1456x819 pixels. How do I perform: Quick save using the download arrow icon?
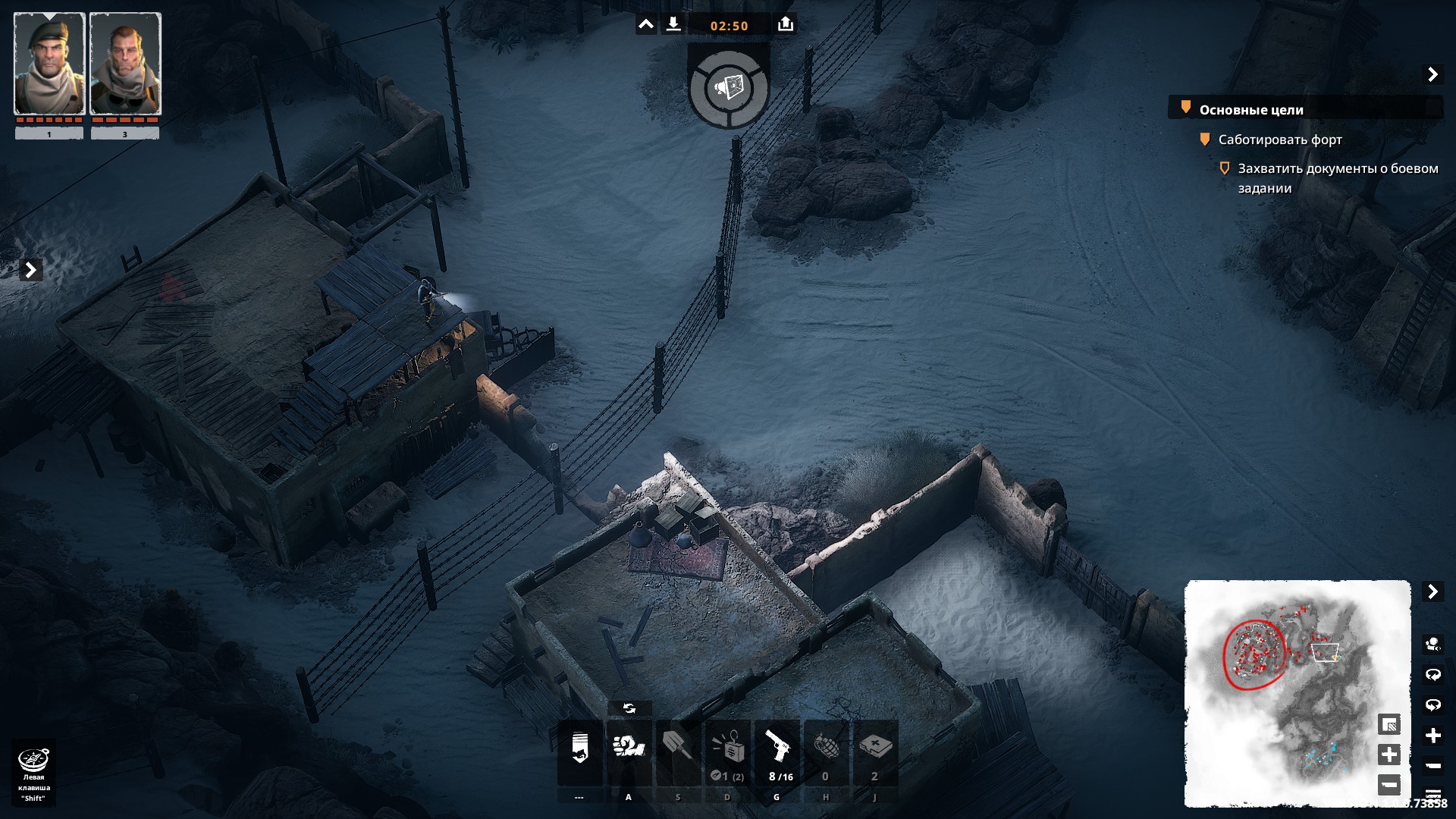[673, 25]
